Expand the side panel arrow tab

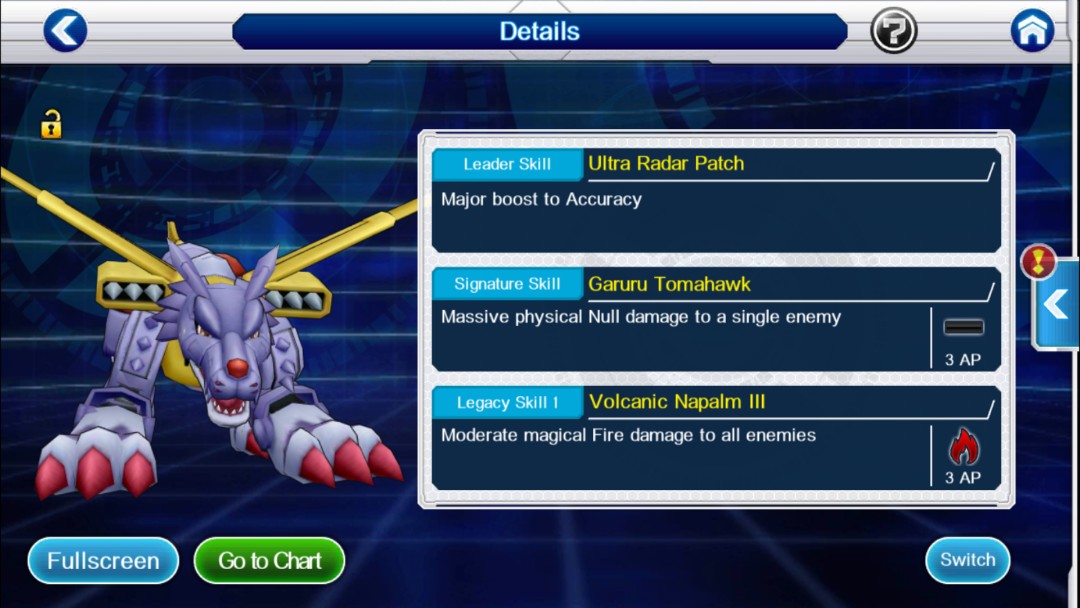click(x=1056, y=304)
